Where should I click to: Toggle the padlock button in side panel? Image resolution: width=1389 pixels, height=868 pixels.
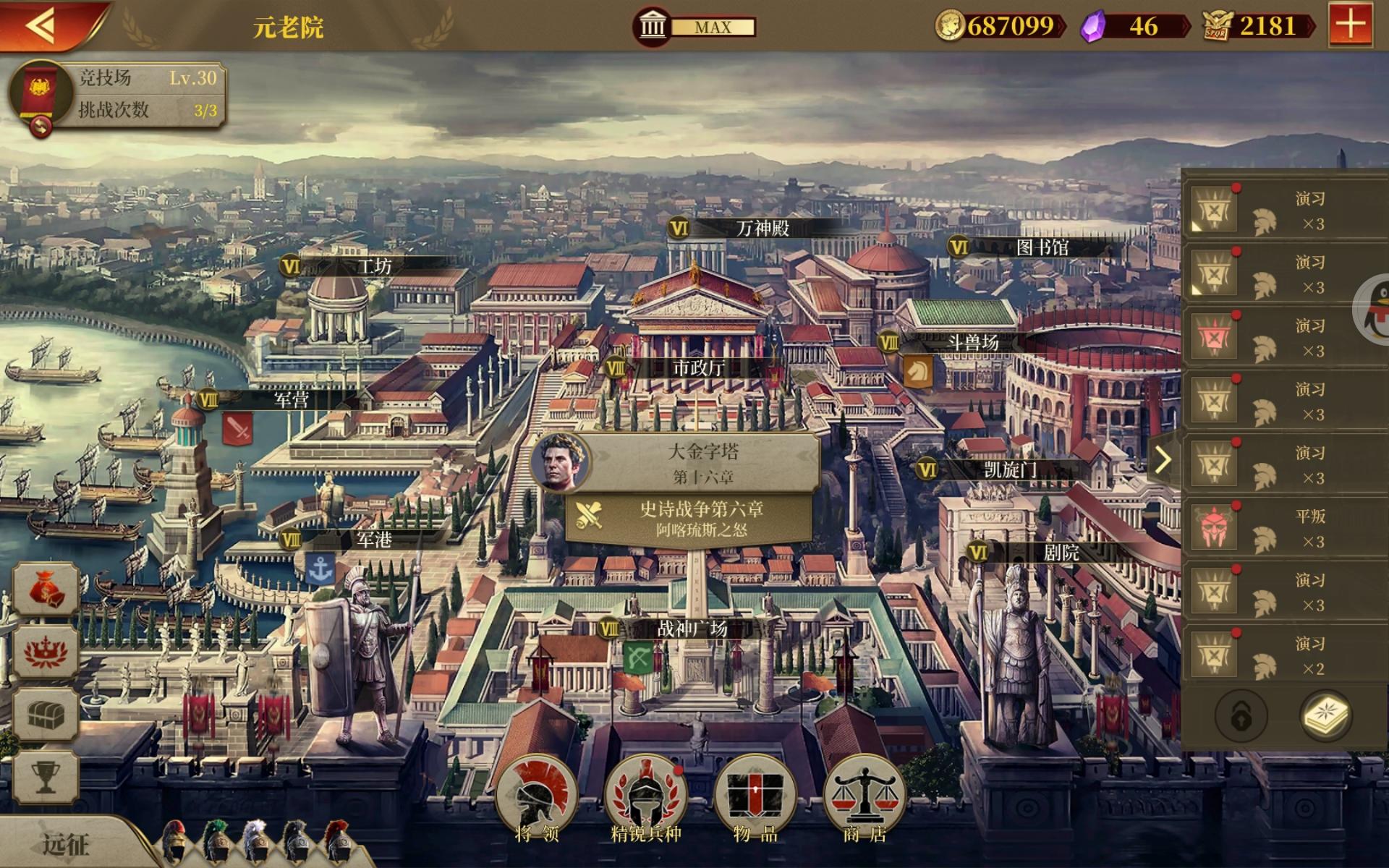1241,716
